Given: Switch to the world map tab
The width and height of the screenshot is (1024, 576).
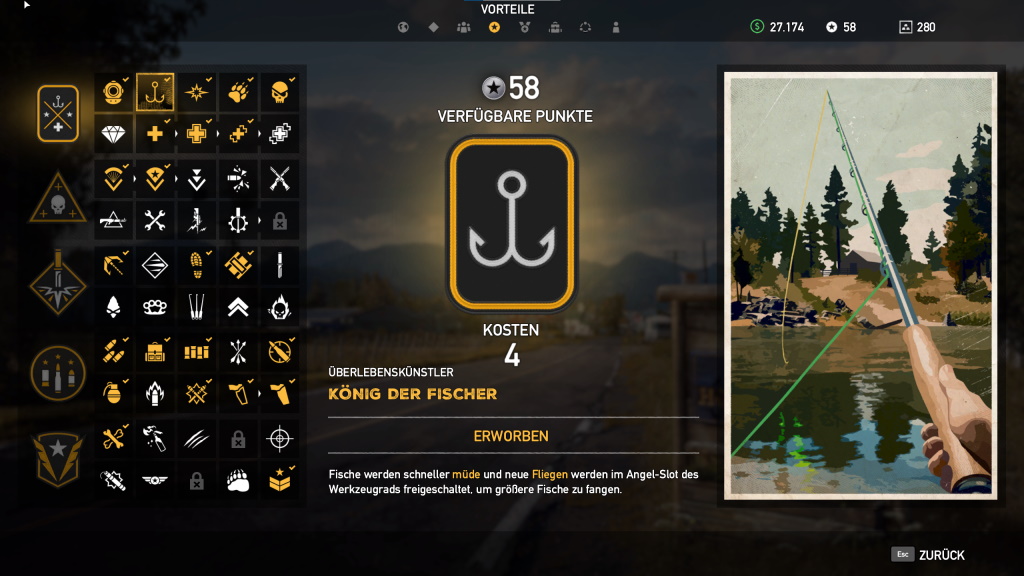Looking at the screenshot, I should tap(403, 27).
